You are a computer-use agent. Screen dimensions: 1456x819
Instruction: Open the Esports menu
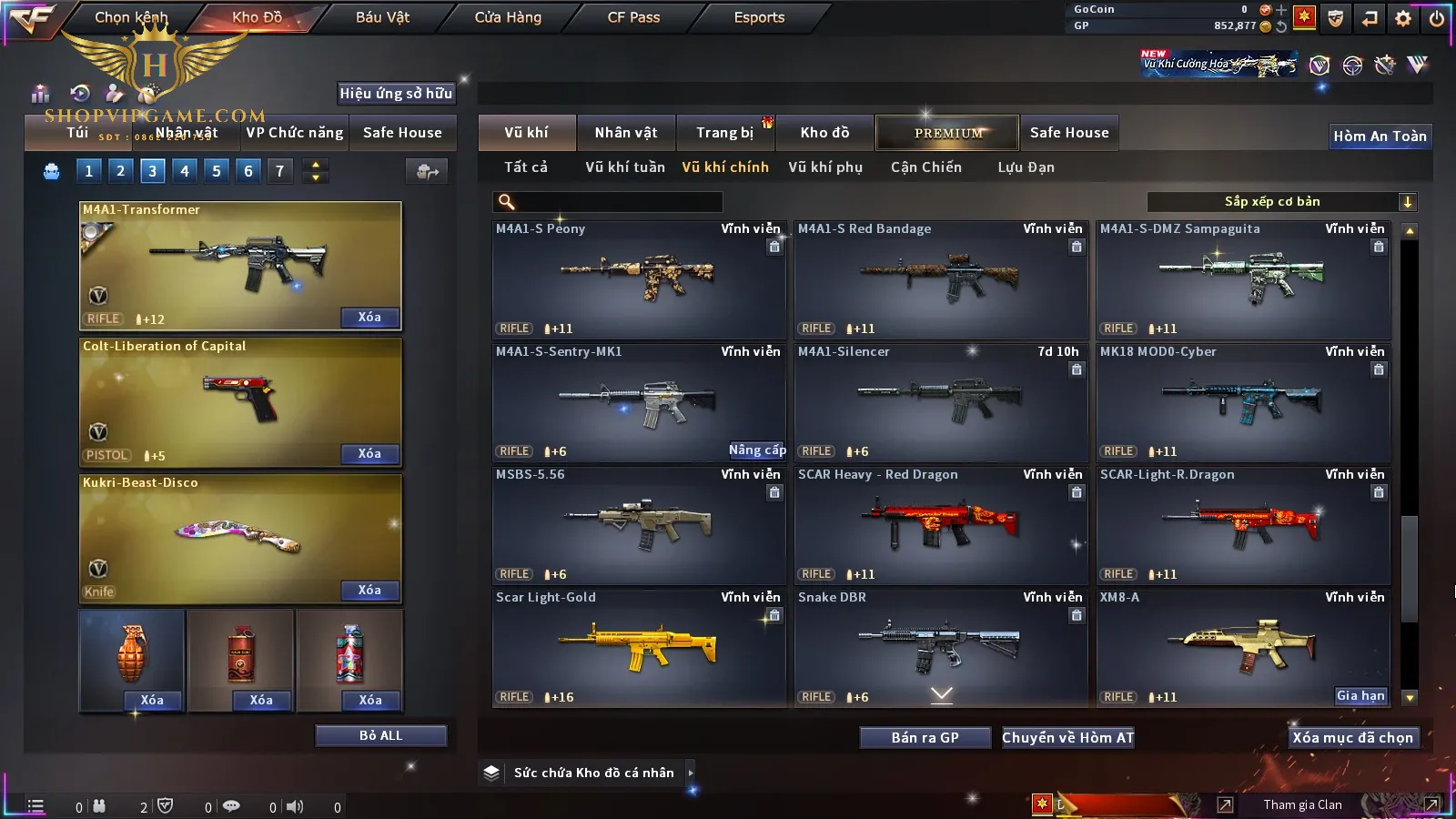pyautogui.click(x=759, y=17)
